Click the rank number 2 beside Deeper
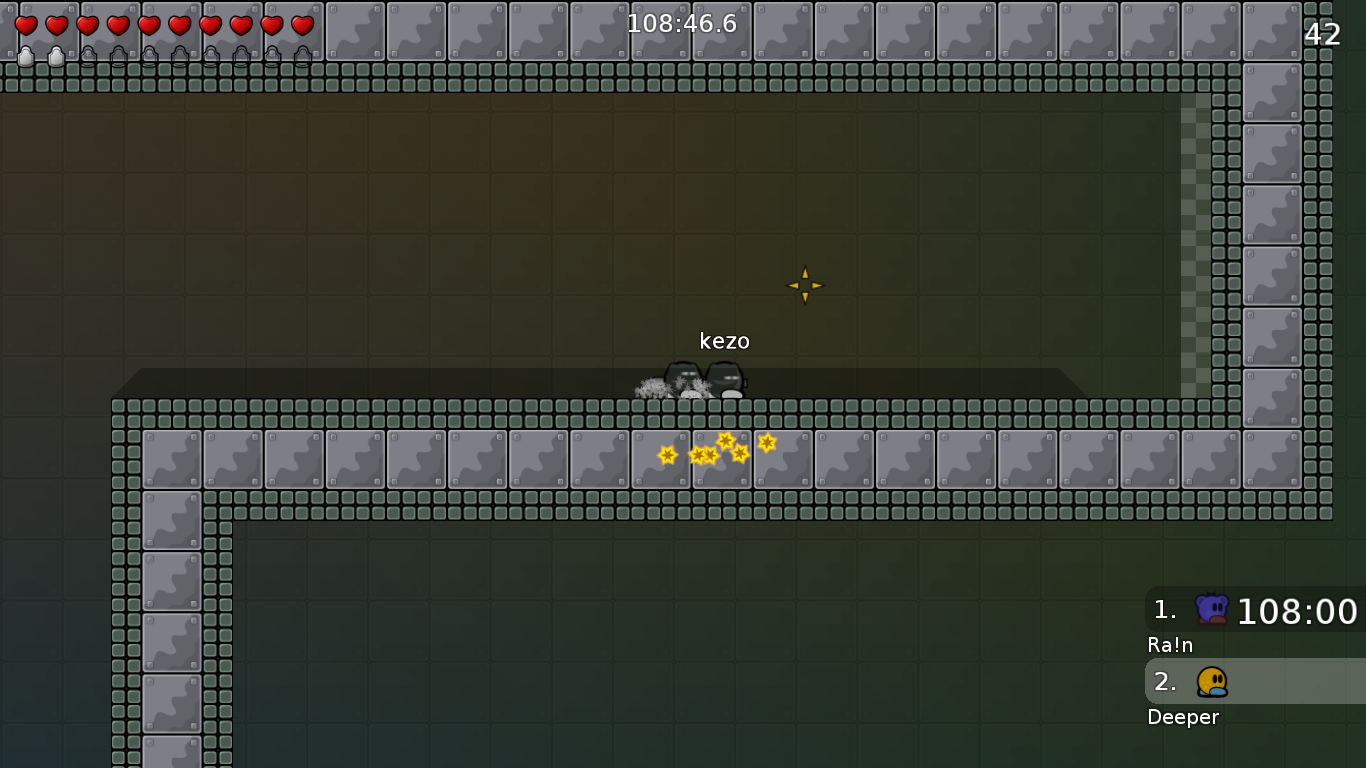The image size is (1366, 768). 1165,682
